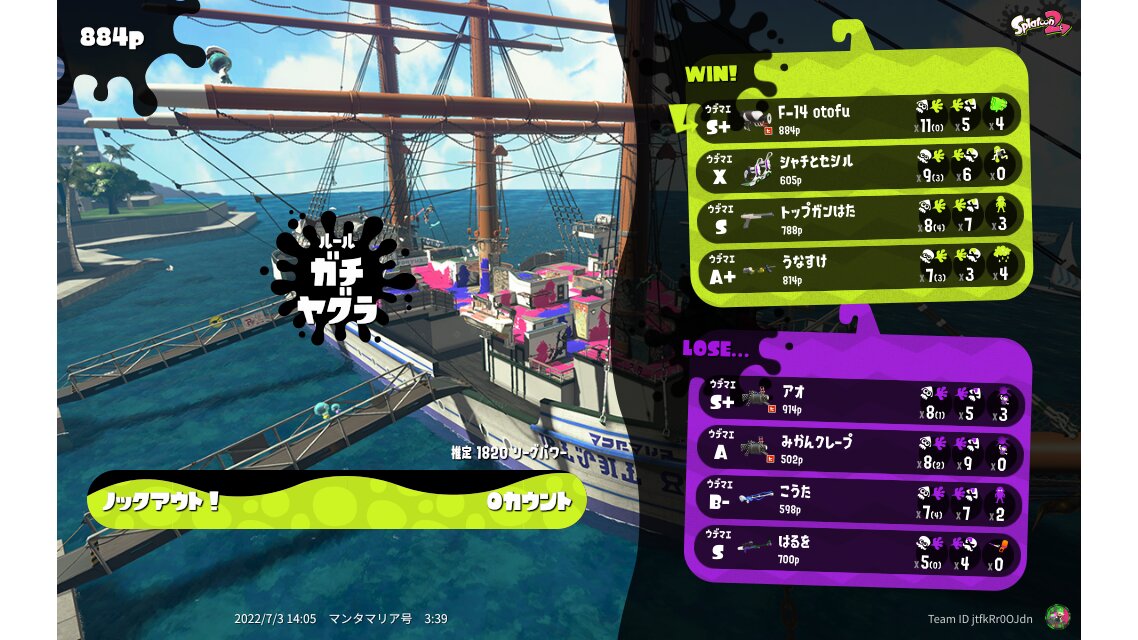Click the Team ID avatar icon
Image resolution: width=1138 pixels, height=640 pixels.
pyautogui.click(x=1055, y=617)
